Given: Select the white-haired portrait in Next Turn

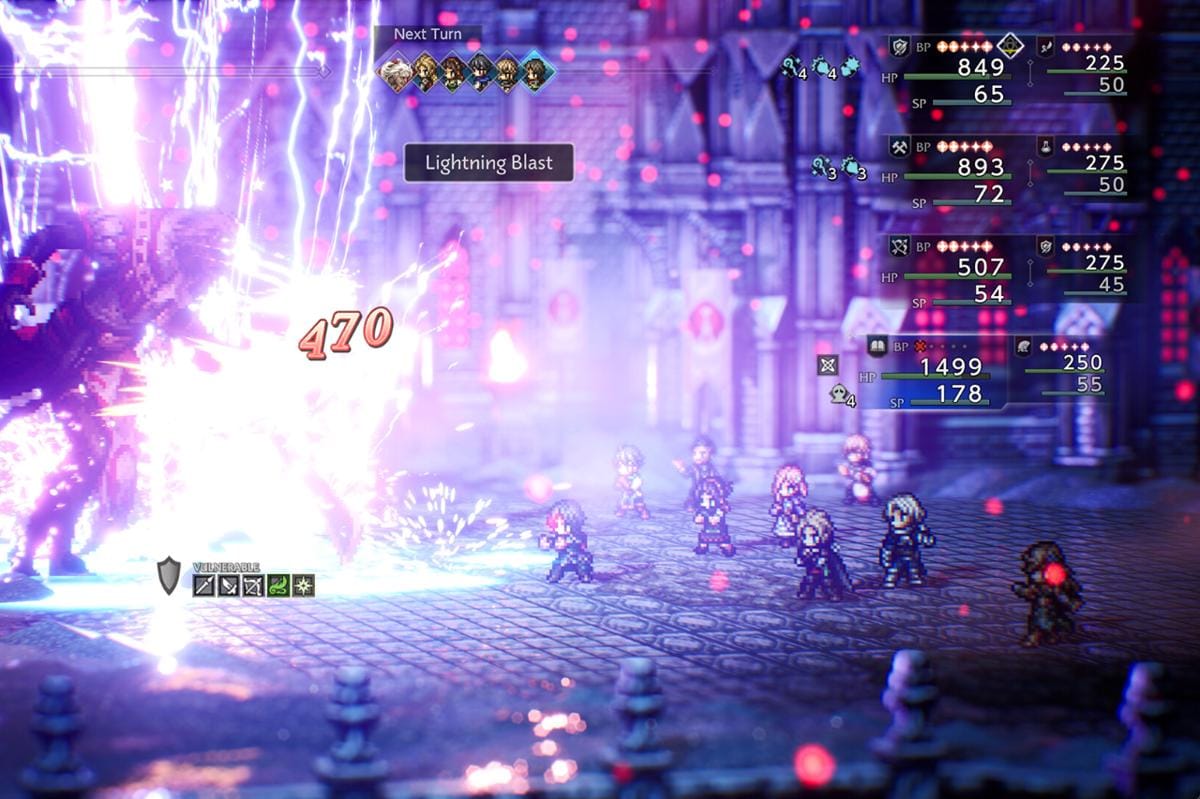Looking at the screenshot, I should (x=395, y=72).
